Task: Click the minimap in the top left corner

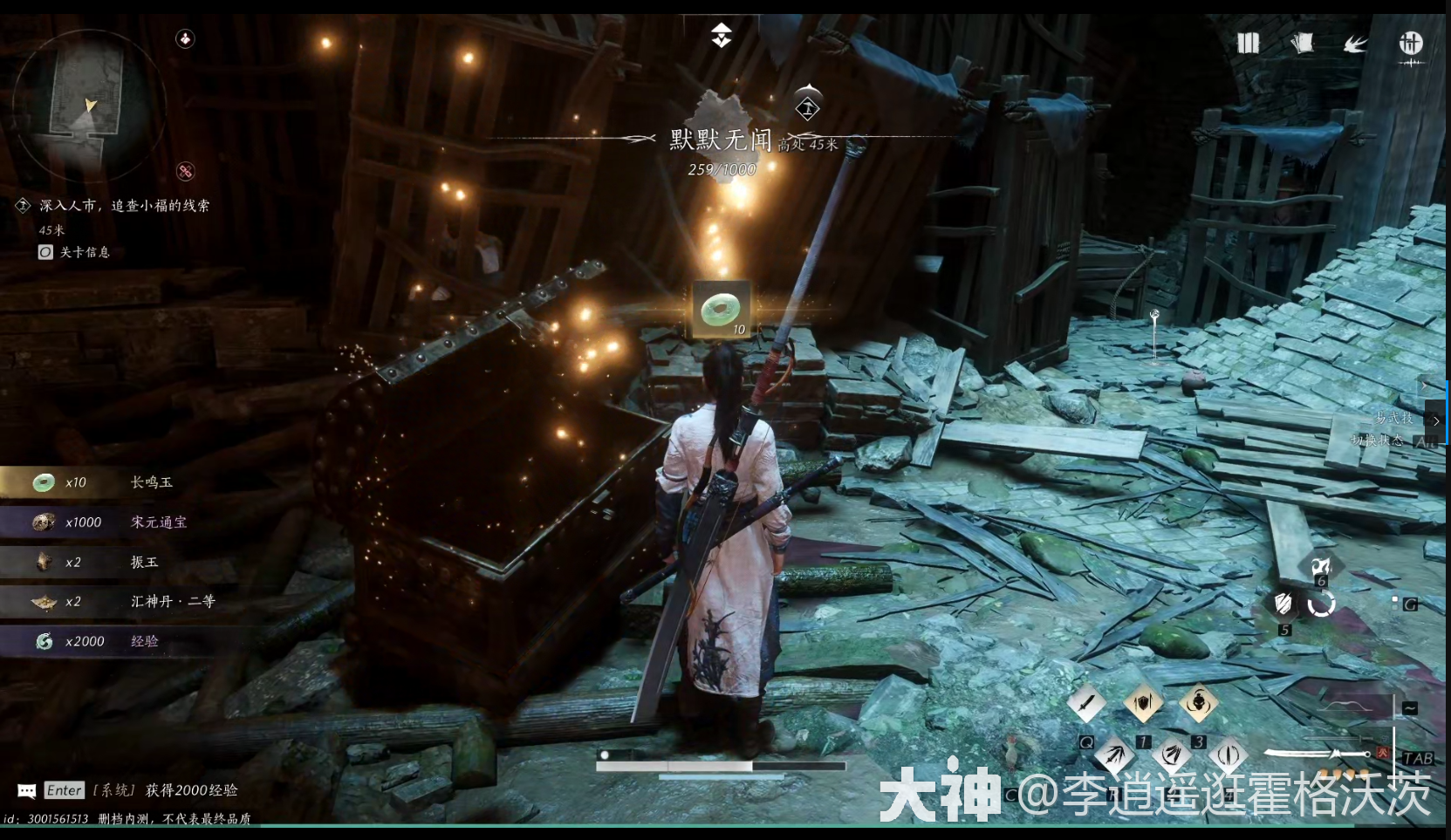Action: coord(90,106)
